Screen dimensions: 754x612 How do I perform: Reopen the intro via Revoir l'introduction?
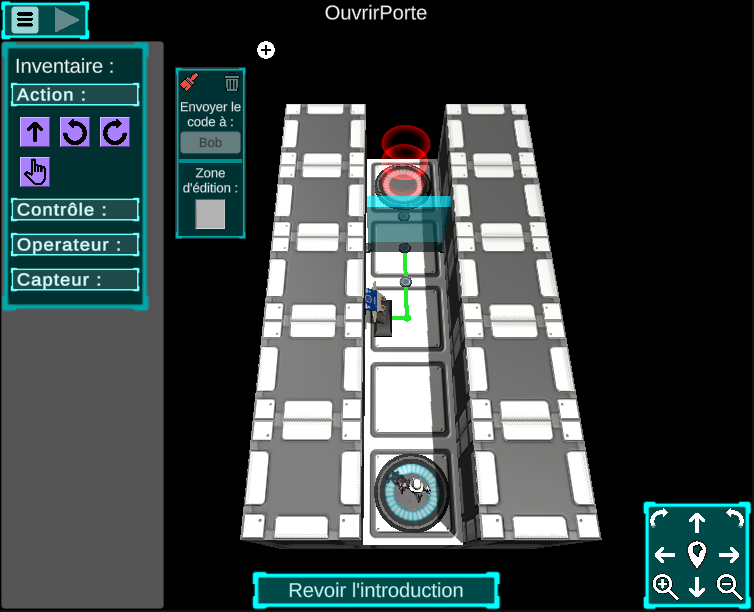(376, 591)
